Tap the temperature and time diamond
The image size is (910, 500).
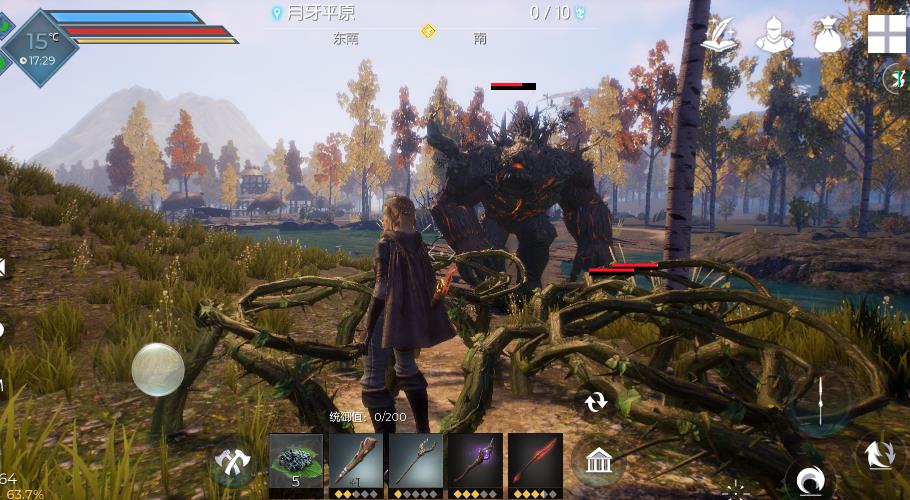pyautogui.click(x=41, y=46)
